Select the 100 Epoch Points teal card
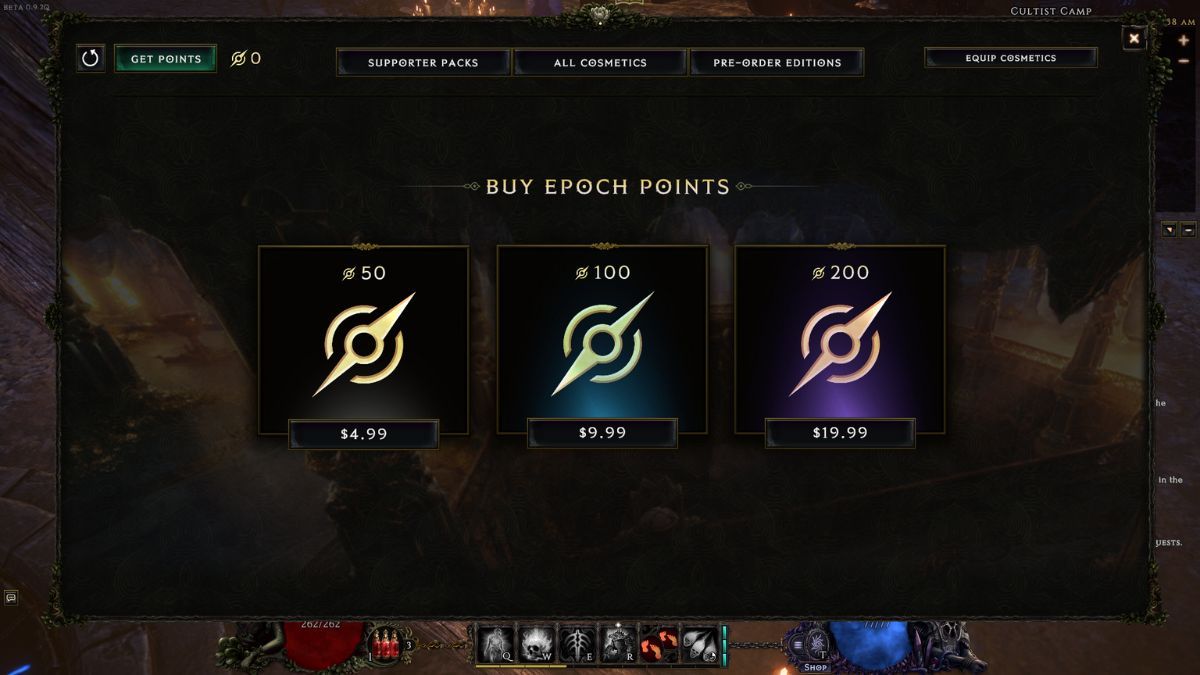The height and width of the screenshot is (675, 1200). pos(602,340)
